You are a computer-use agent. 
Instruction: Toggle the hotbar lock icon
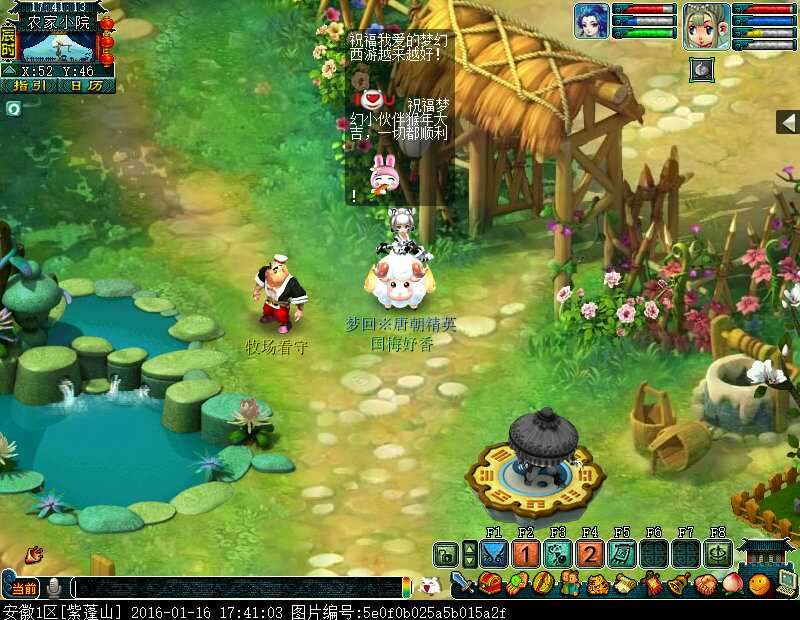tap(445, 554)
